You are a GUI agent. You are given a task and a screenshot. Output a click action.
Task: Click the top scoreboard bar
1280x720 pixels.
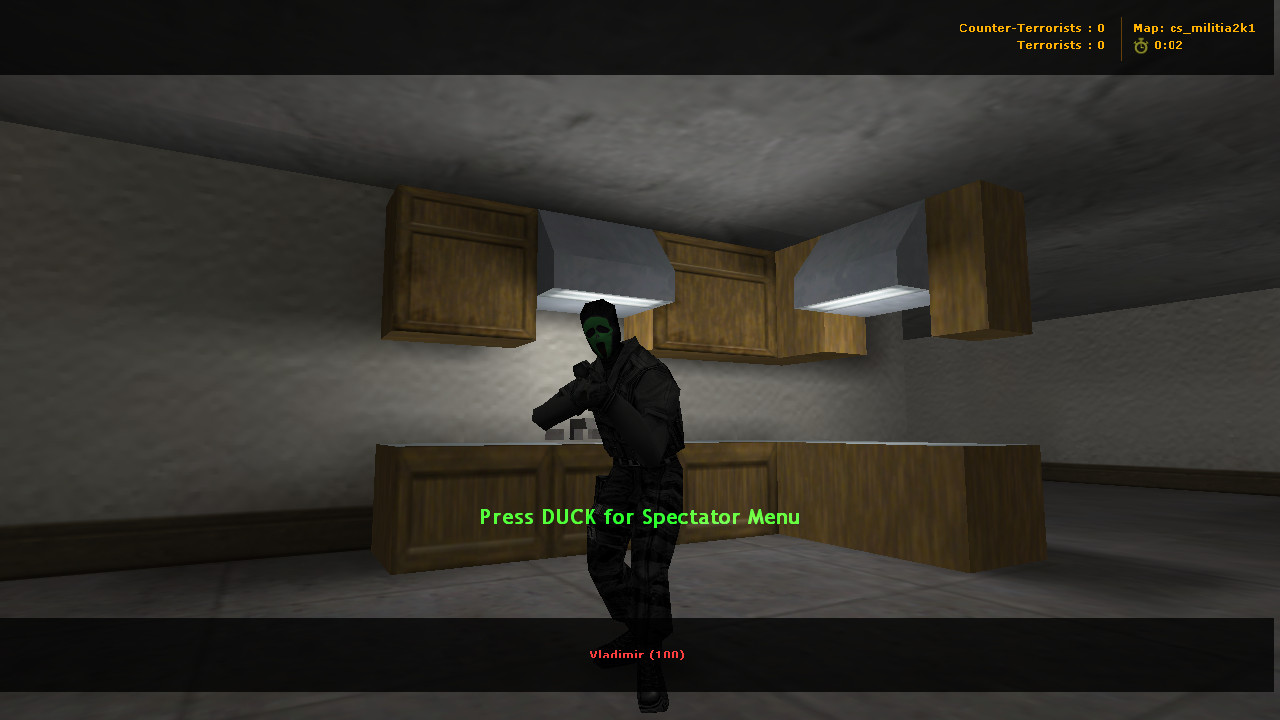coord(640,37)
